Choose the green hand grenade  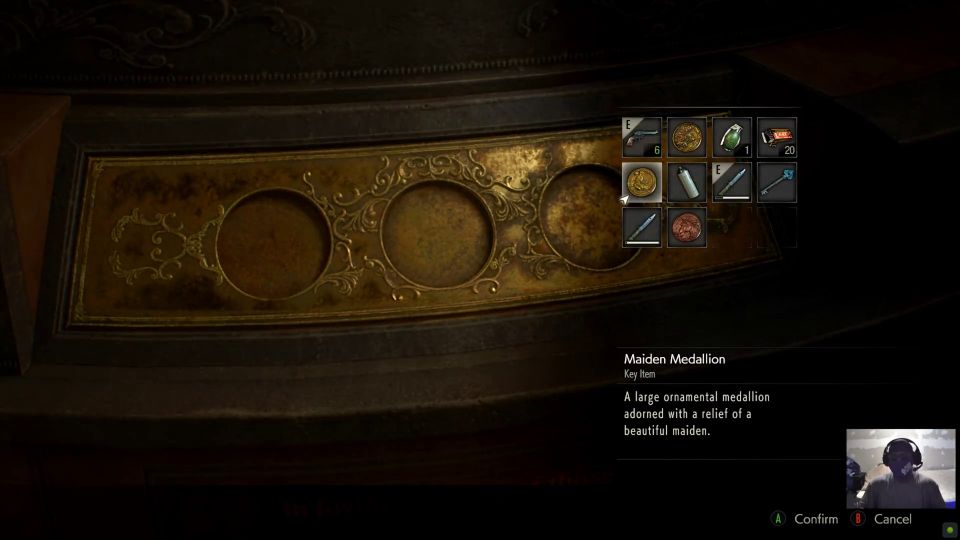tap(732, 138)
